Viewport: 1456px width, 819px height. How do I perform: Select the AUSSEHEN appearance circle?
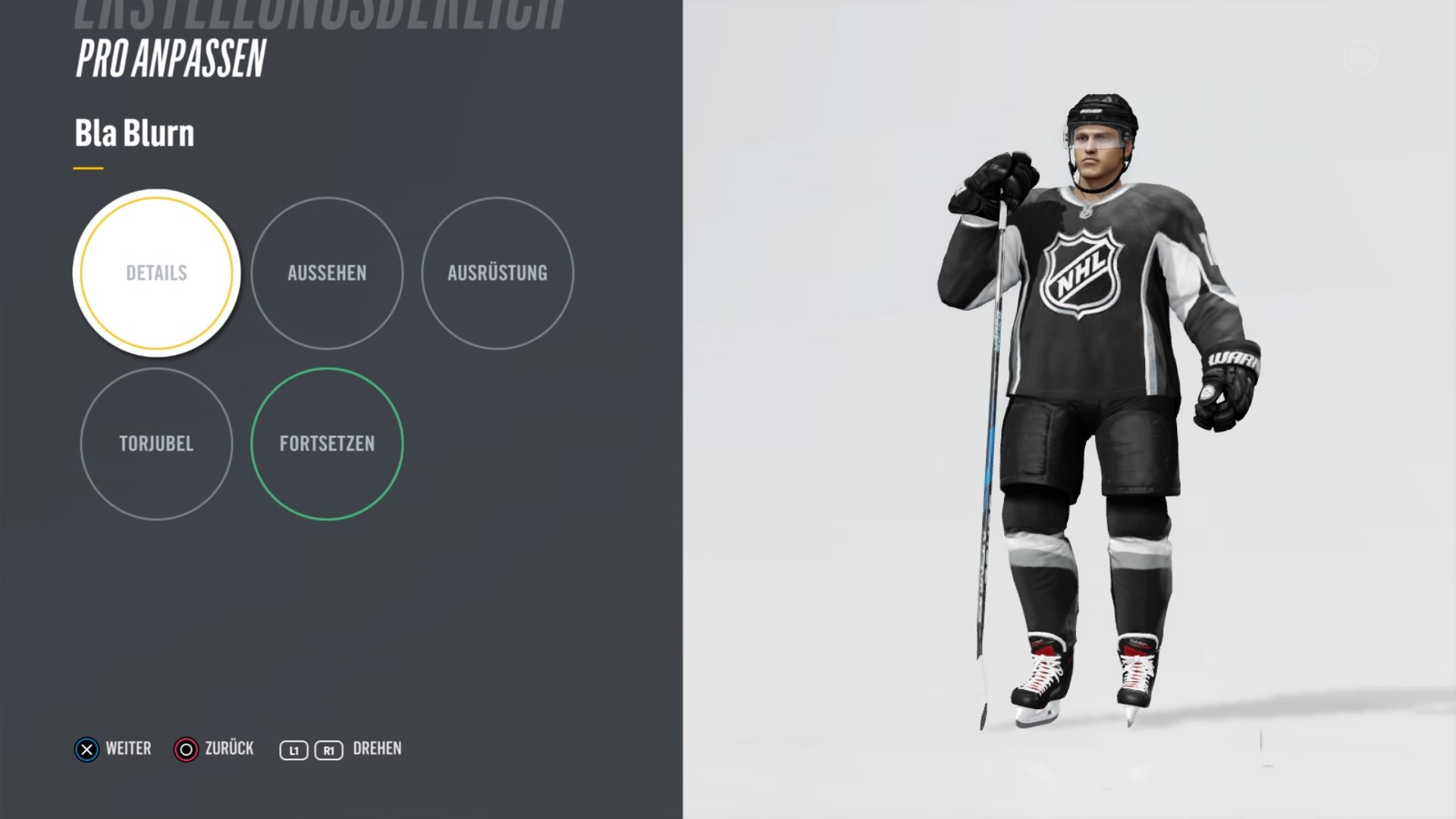coord(327,273)
